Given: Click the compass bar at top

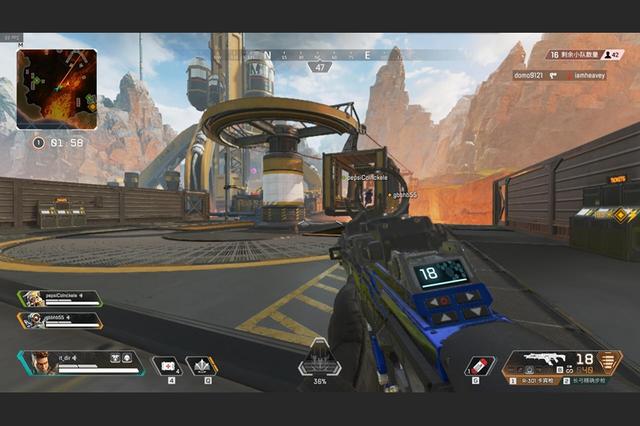Looking at the screenshot, I should pyautogui.click(x=320, y=55).
